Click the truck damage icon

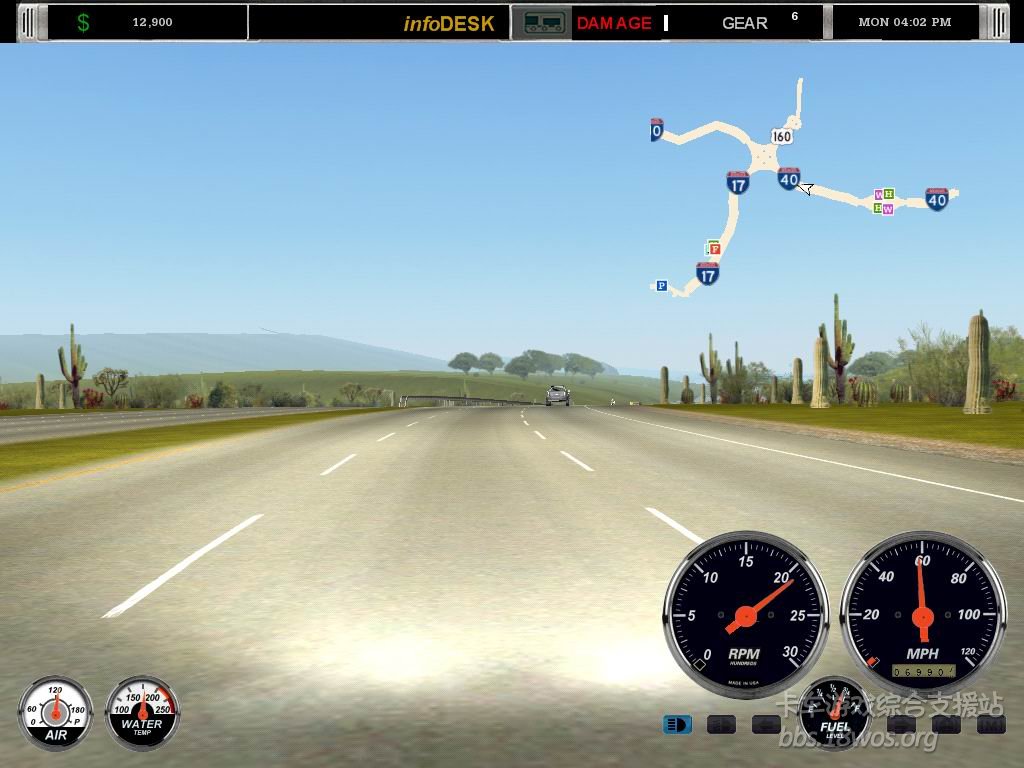click(x=542, y=23)
